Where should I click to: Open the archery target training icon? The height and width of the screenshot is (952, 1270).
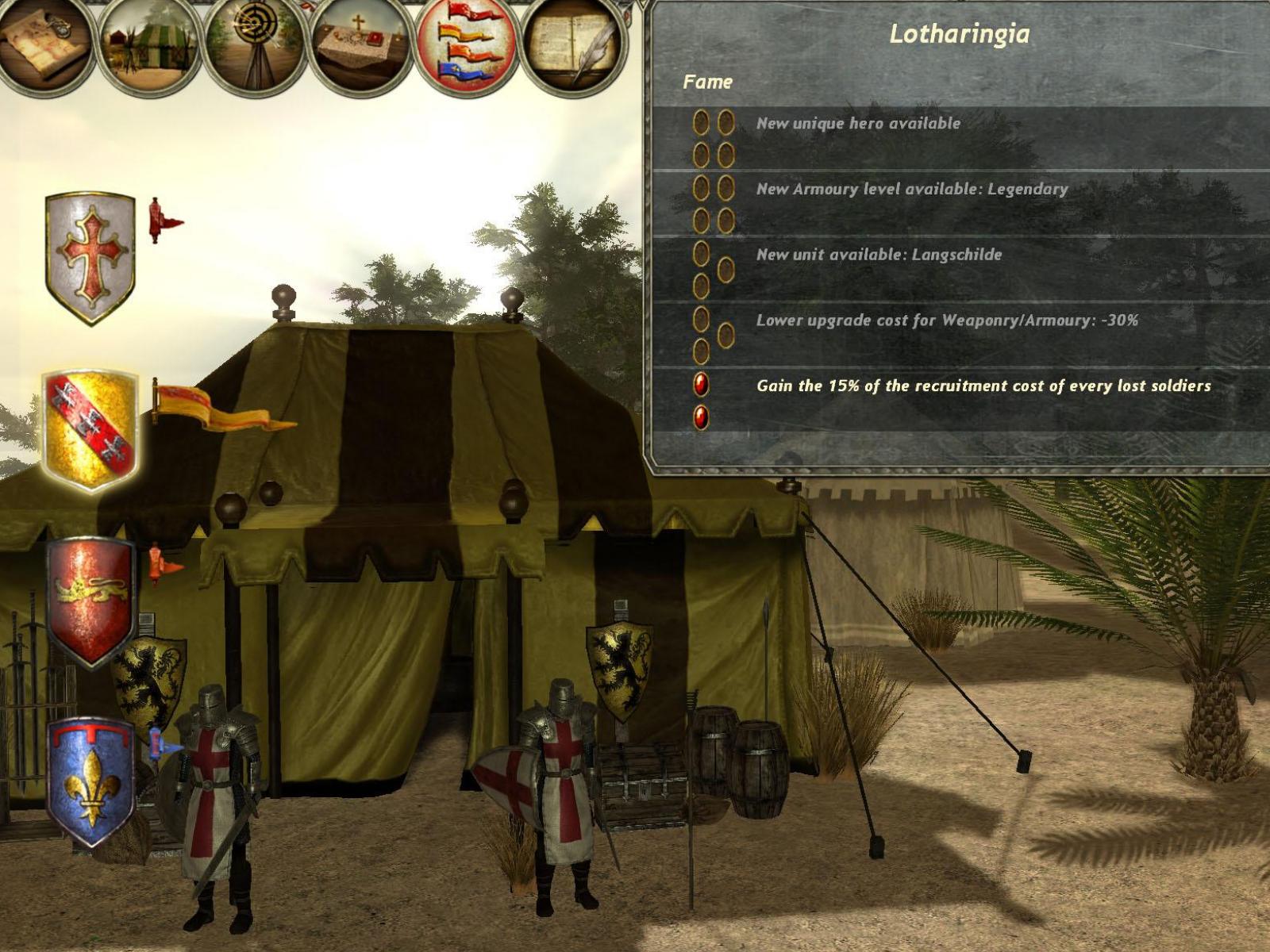pos(252,44)
